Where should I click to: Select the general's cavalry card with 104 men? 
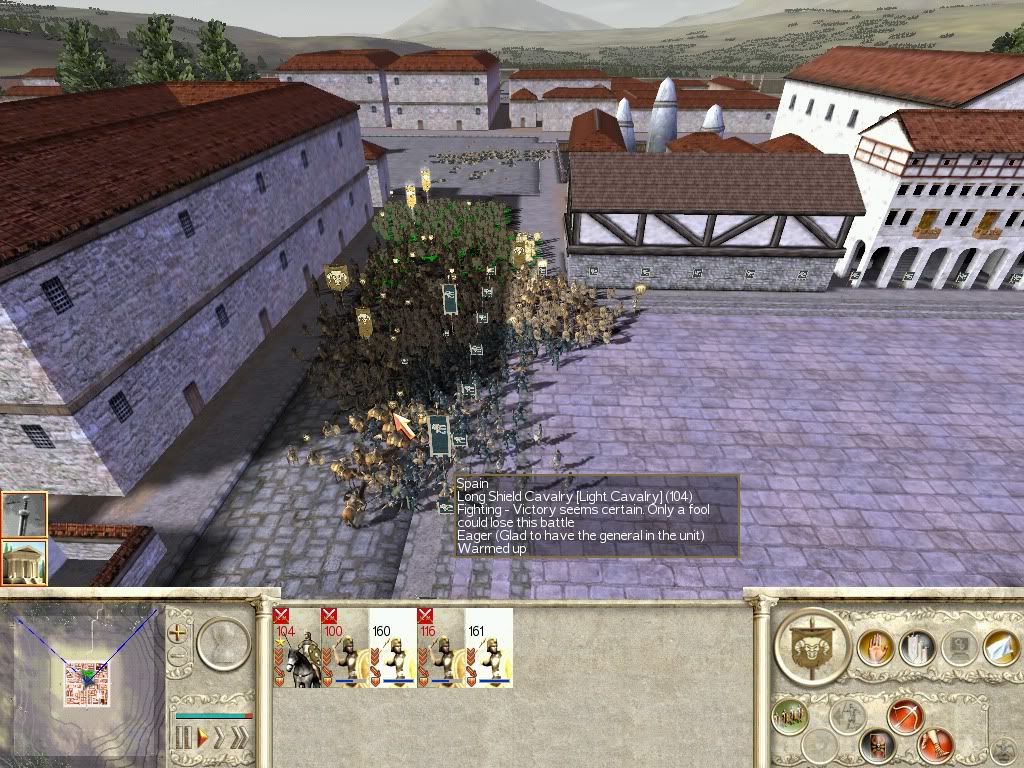[x=296, y=648]
